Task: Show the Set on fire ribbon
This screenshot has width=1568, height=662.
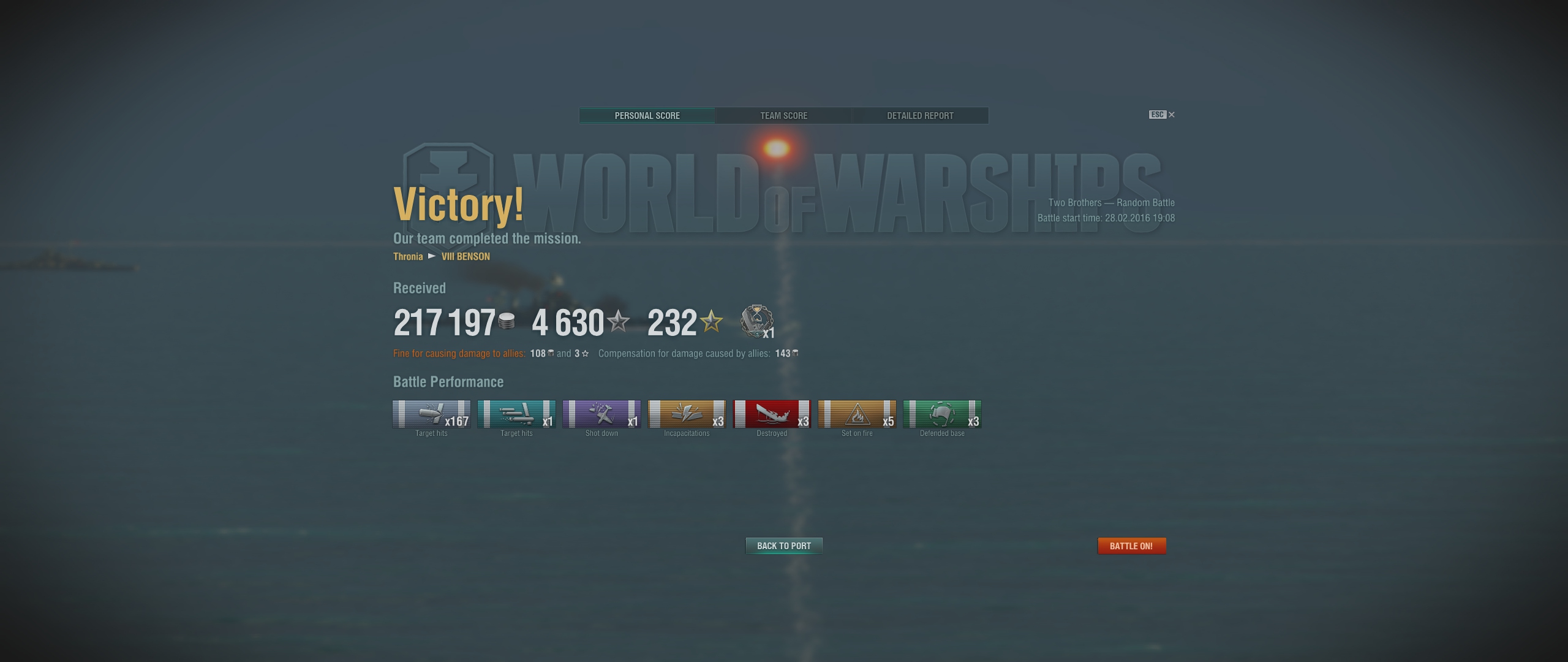Action: (x=857, y=414)
